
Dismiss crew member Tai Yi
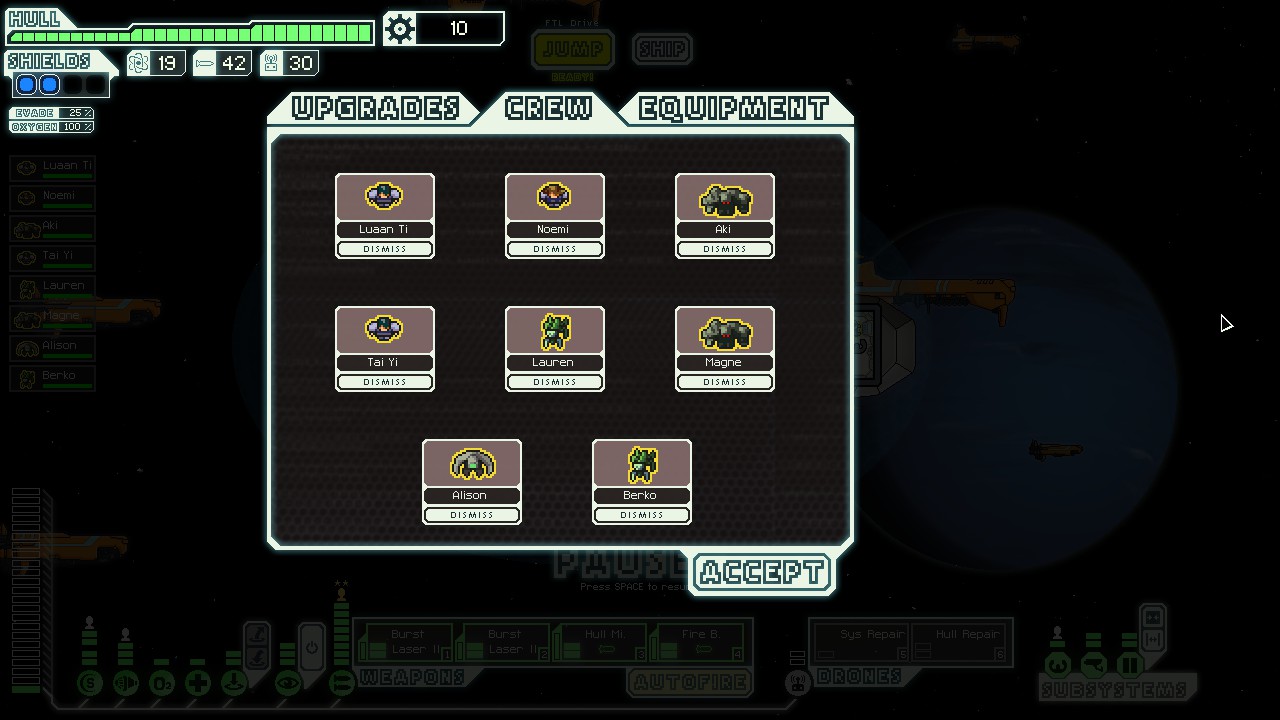tap(385, 382)
